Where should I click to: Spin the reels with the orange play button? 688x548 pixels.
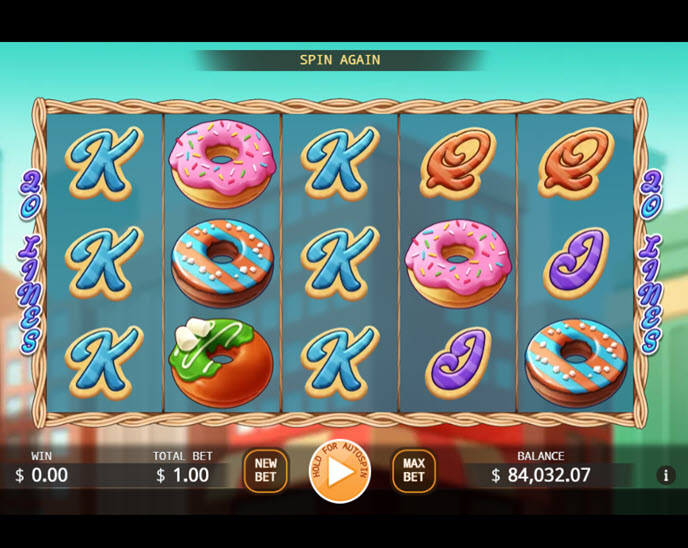click(340, 471)
